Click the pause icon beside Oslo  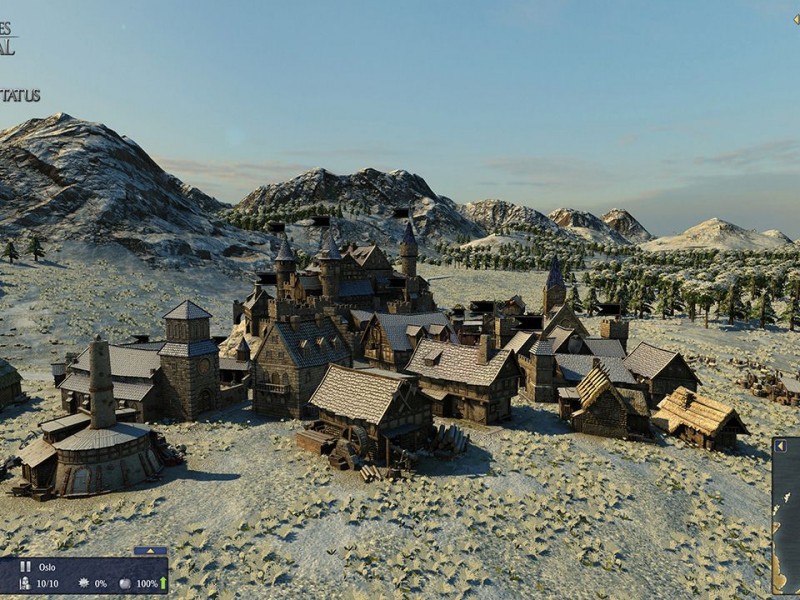click(25, 566)
